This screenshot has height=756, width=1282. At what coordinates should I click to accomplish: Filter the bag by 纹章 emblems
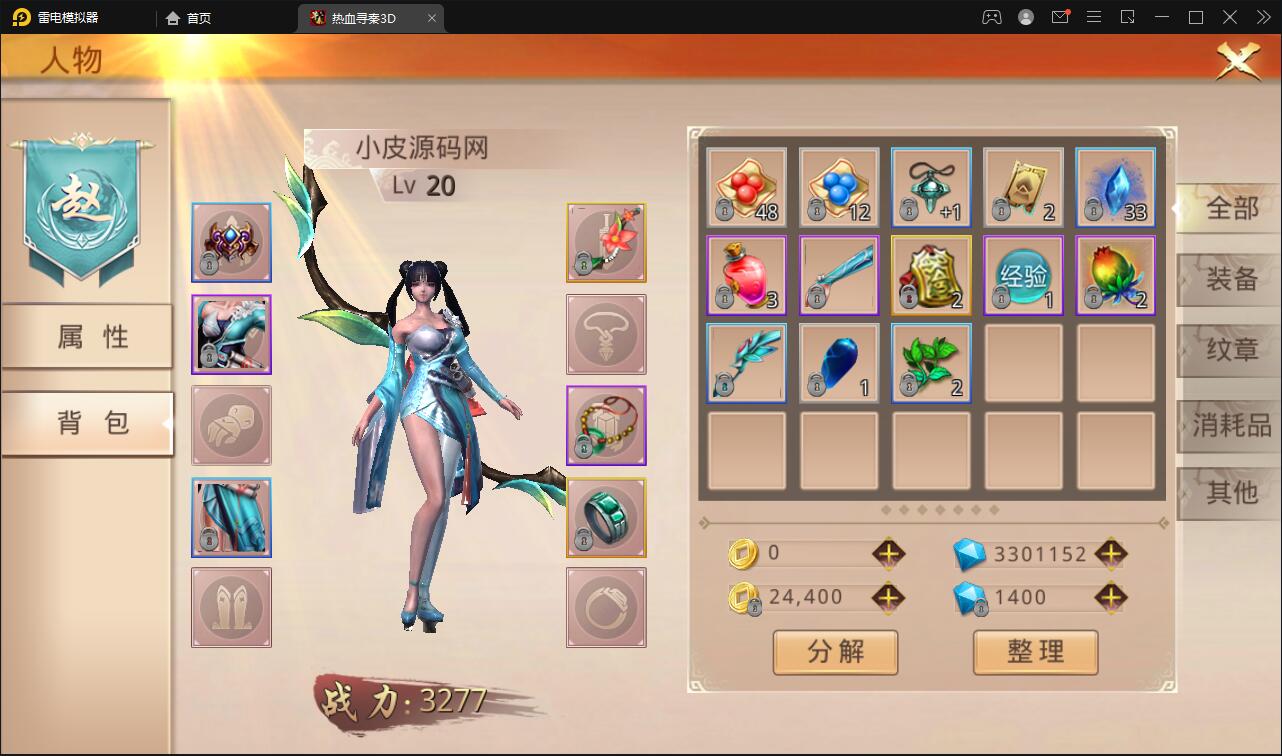click(x=1230, y=352)
